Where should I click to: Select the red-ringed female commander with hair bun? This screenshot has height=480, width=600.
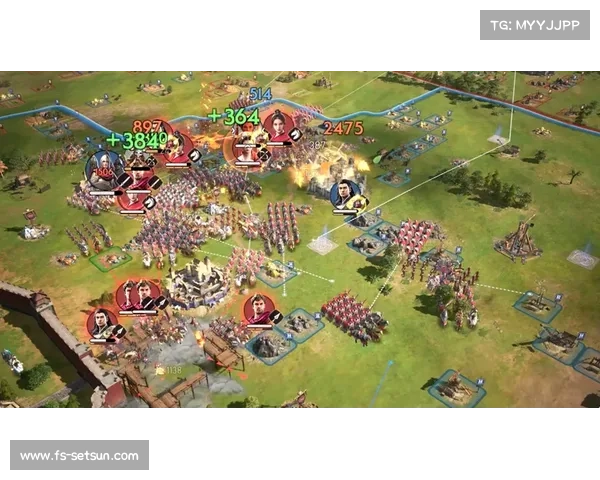pyautogui.click(x=278, y=128)
